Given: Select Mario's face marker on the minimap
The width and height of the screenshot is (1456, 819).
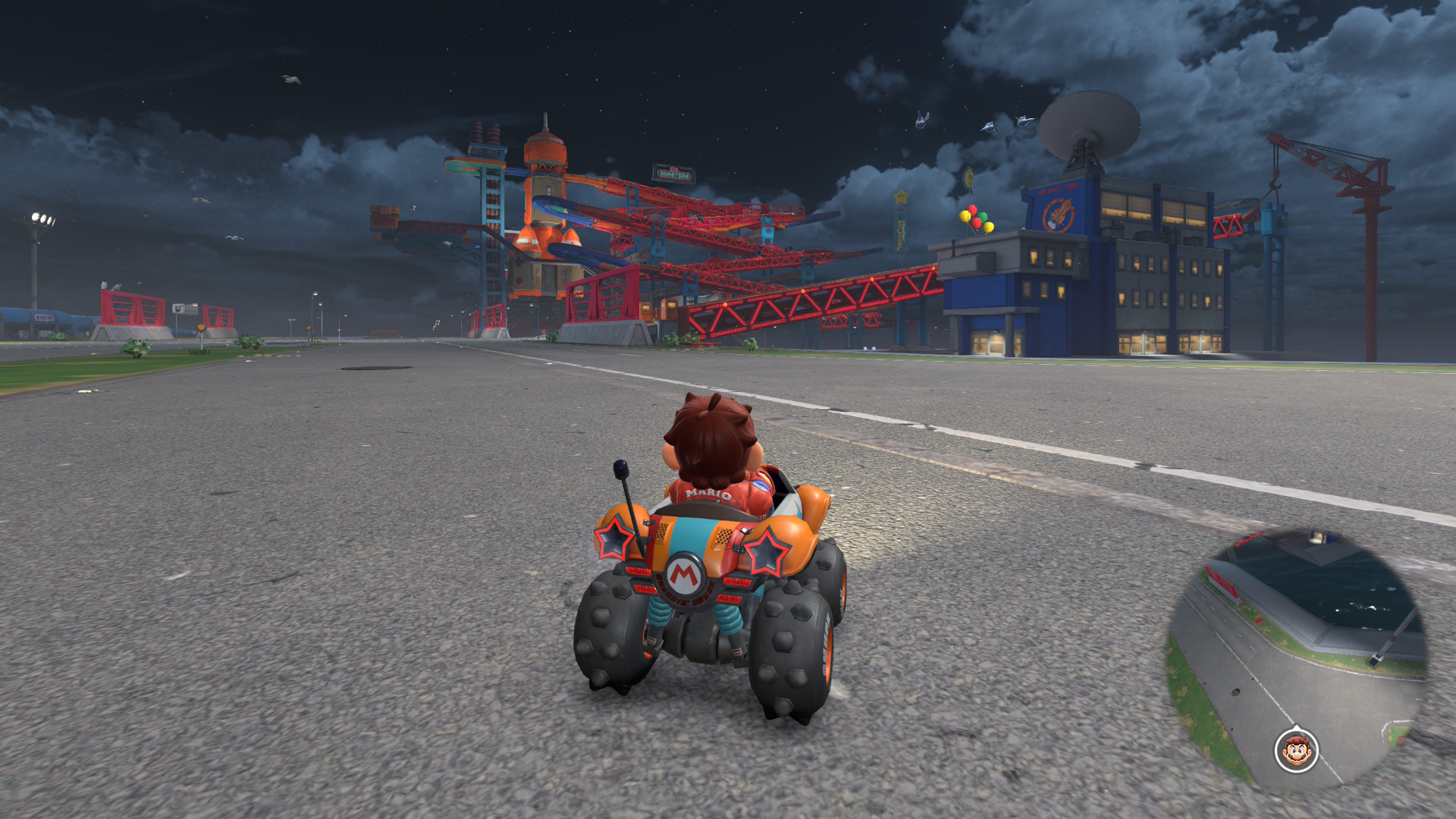Looking at the screenshot, I should 1296,751.
